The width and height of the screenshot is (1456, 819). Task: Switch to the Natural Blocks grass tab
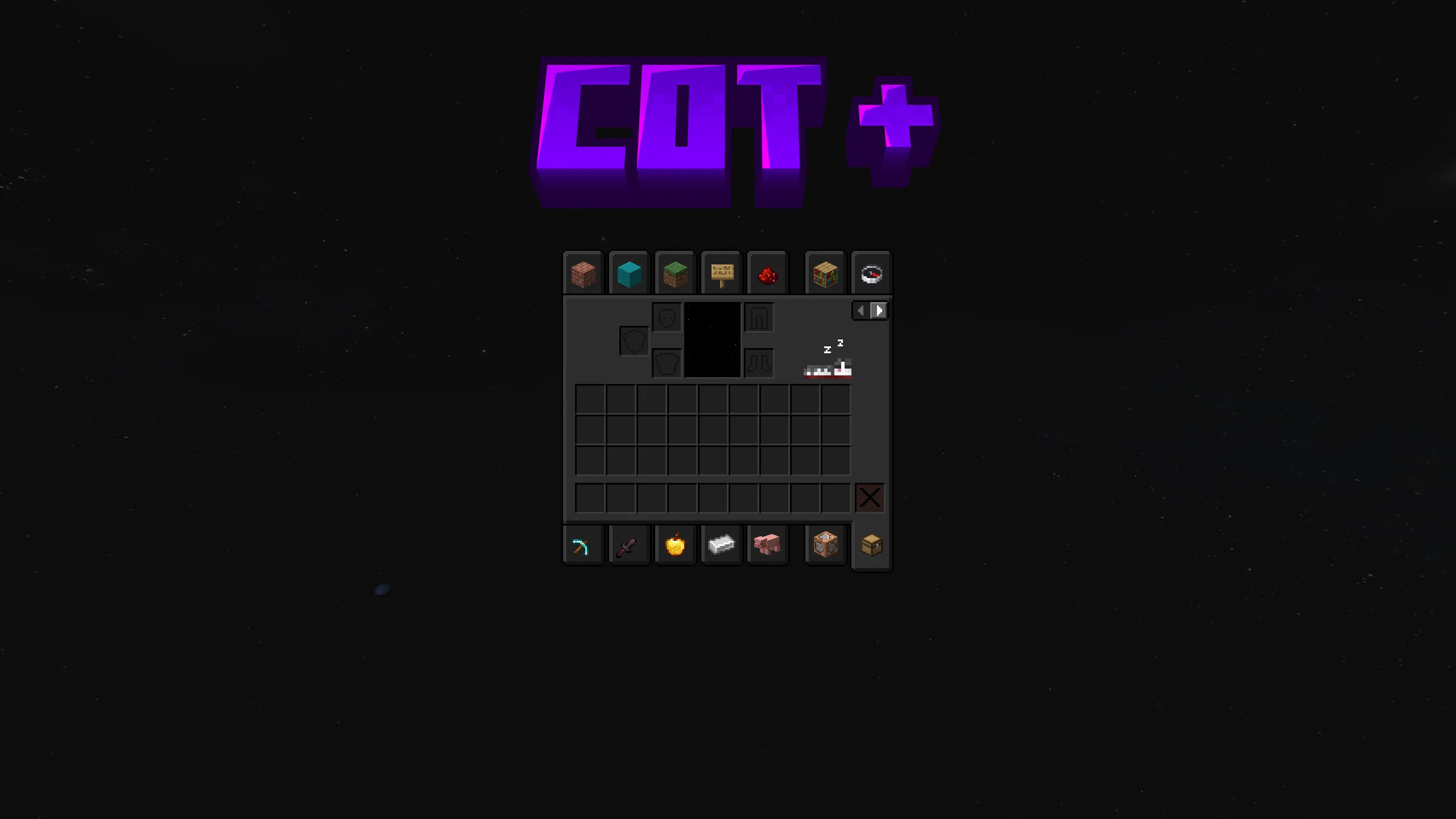676,274
